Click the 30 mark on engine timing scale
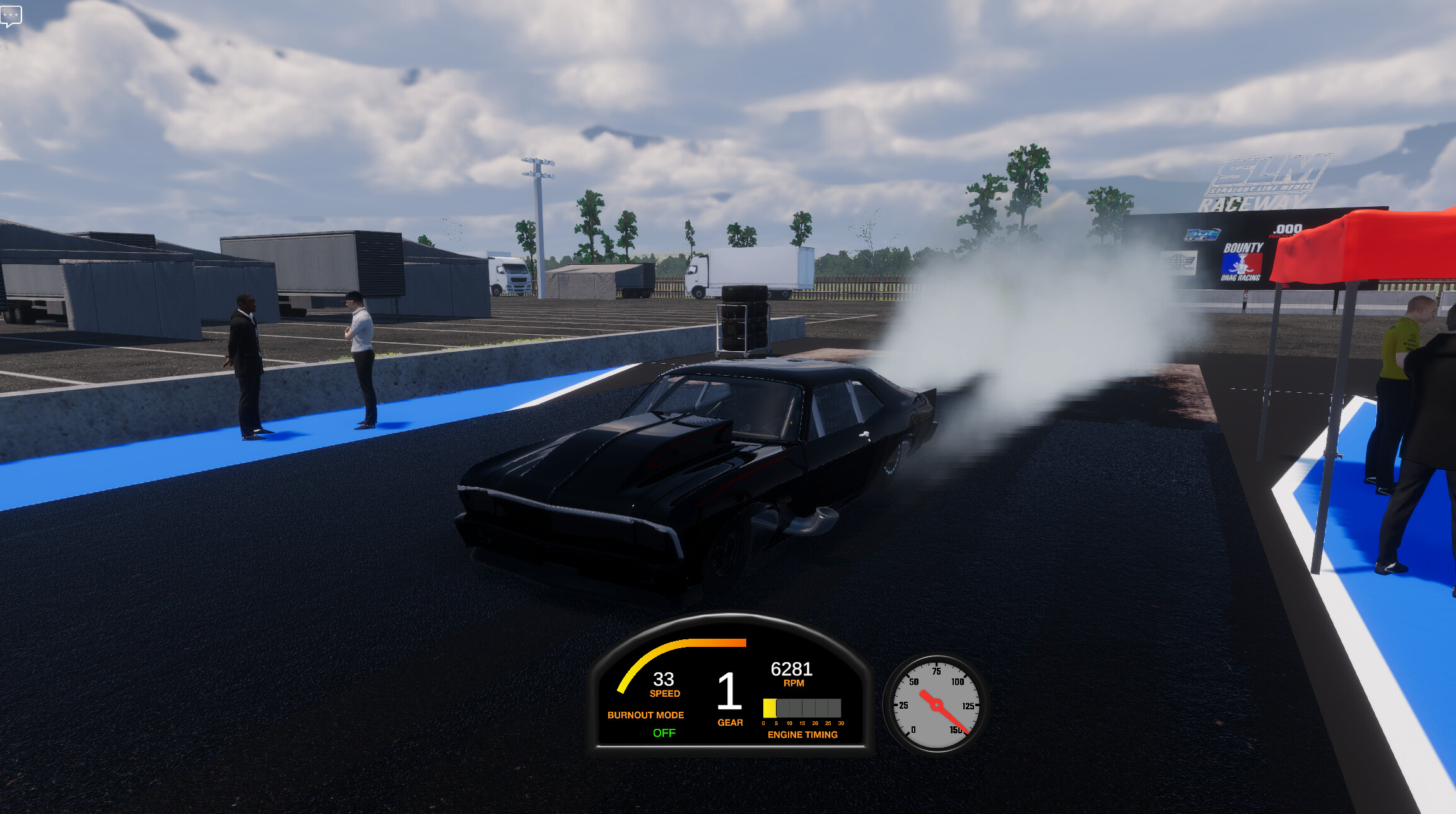 pyautogui.click(x=842, y=724)
